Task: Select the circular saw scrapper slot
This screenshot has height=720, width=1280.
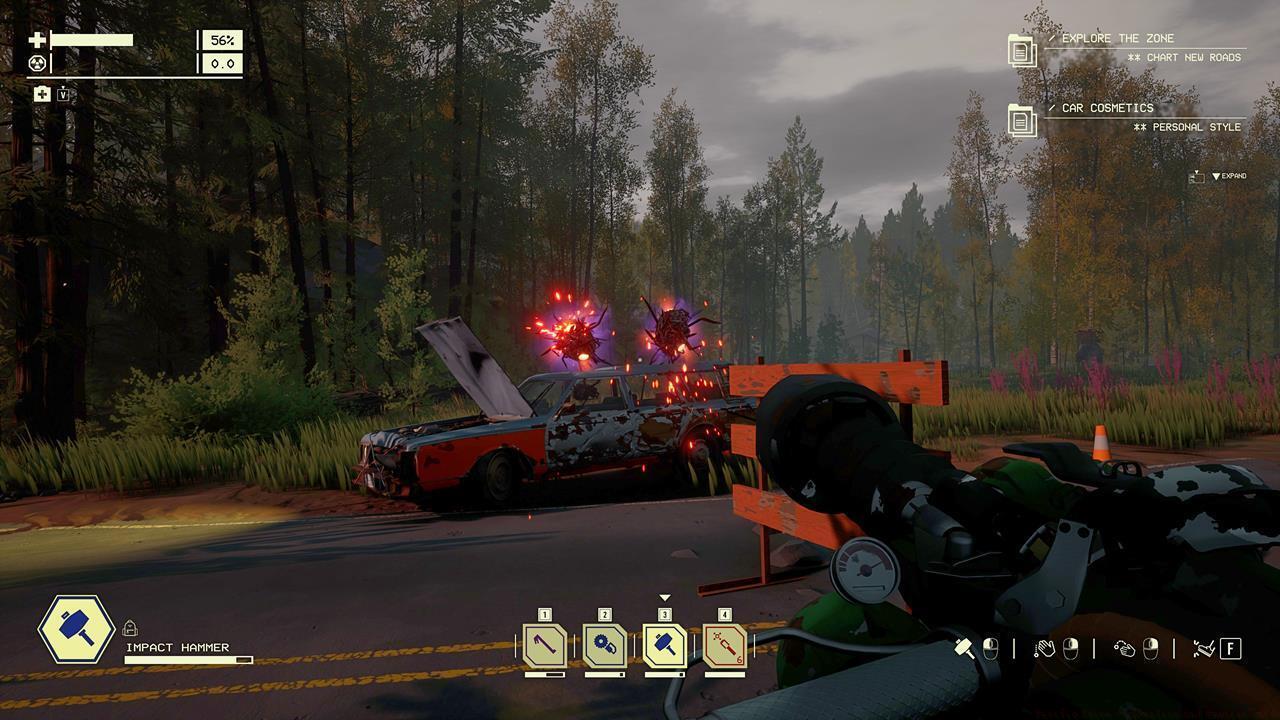Action: [605, 646]
